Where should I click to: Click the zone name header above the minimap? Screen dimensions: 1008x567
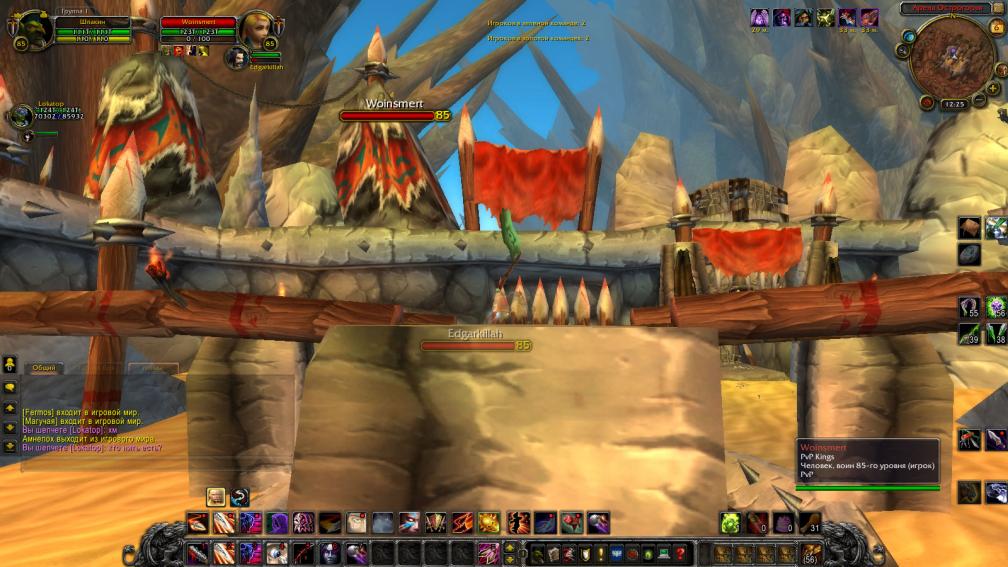point(946,8)
